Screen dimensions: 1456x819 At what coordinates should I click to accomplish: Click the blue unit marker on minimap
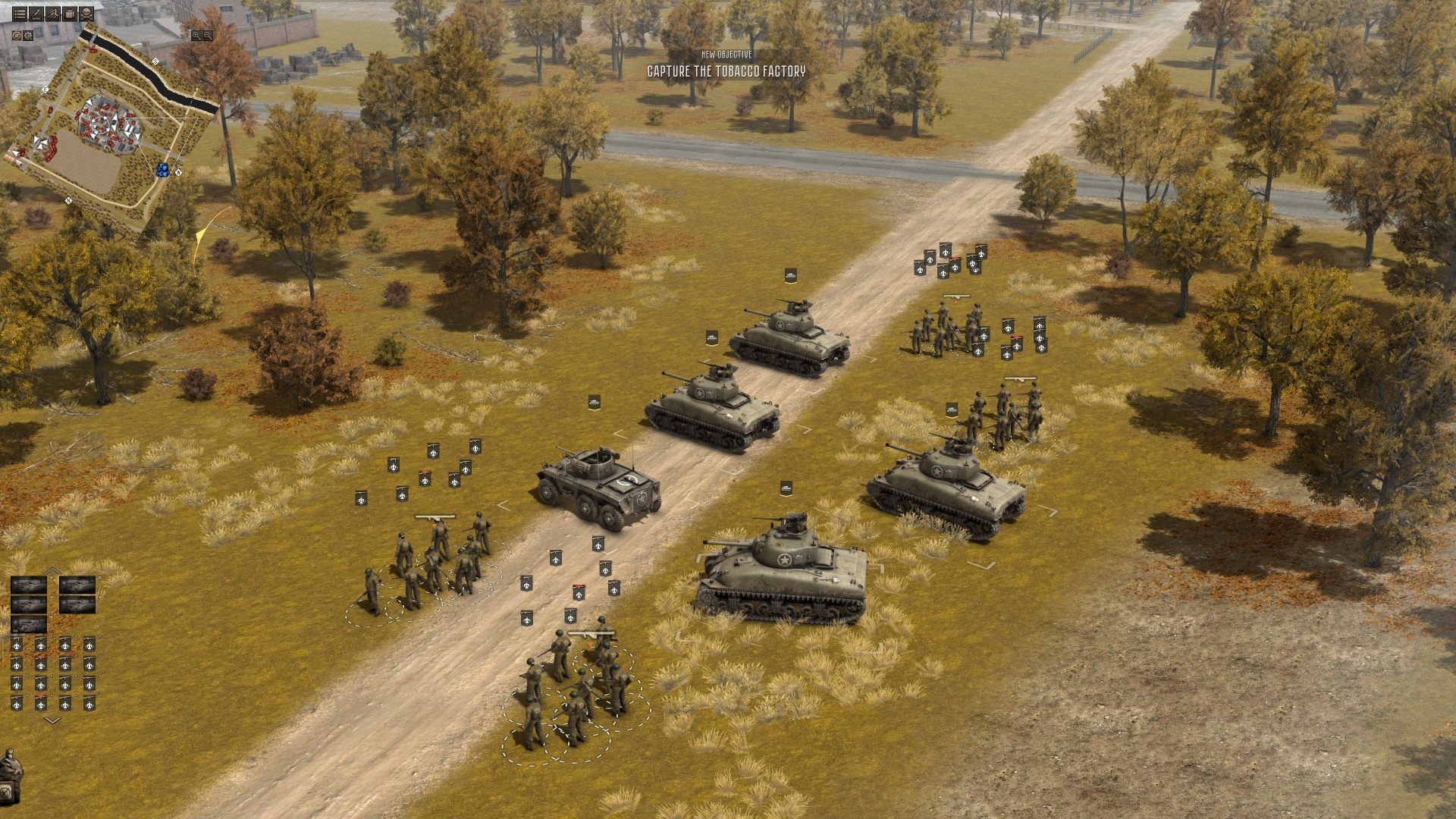click(162, 169)
